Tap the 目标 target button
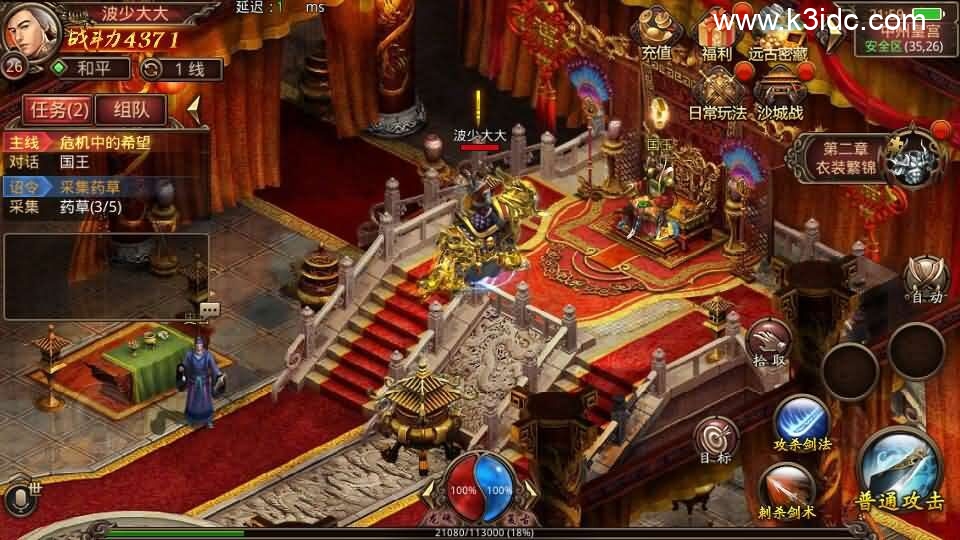The image size is (960, 540). pyautogui.click(x=716, y=440)
